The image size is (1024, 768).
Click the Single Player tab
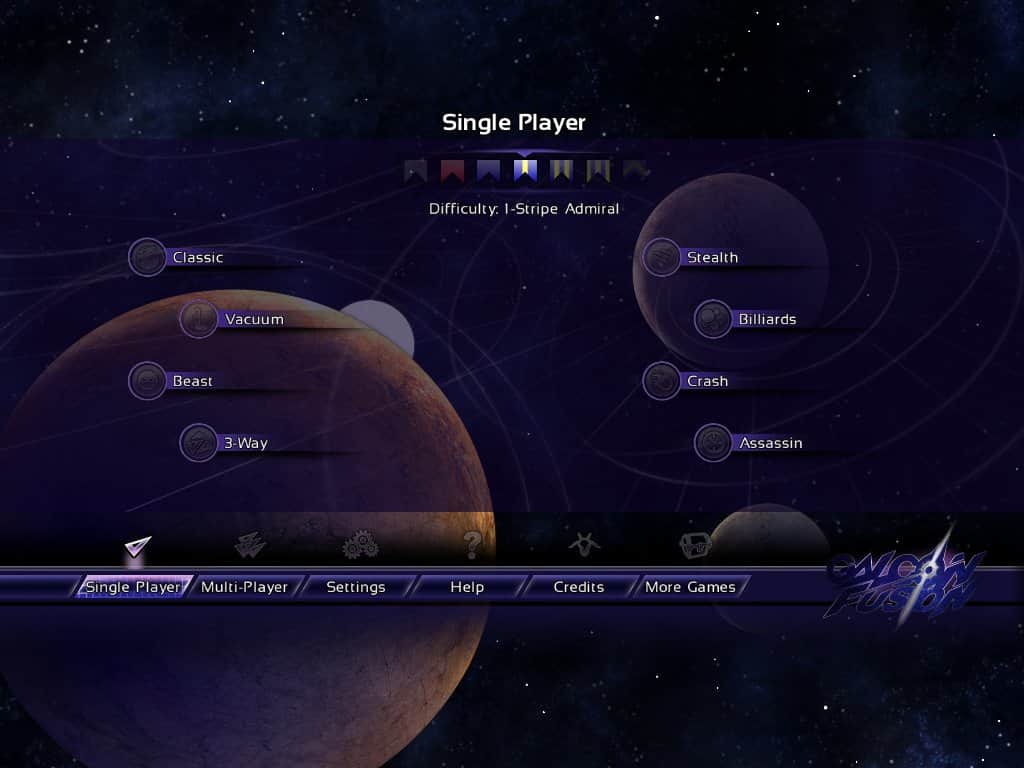(133, 587)
